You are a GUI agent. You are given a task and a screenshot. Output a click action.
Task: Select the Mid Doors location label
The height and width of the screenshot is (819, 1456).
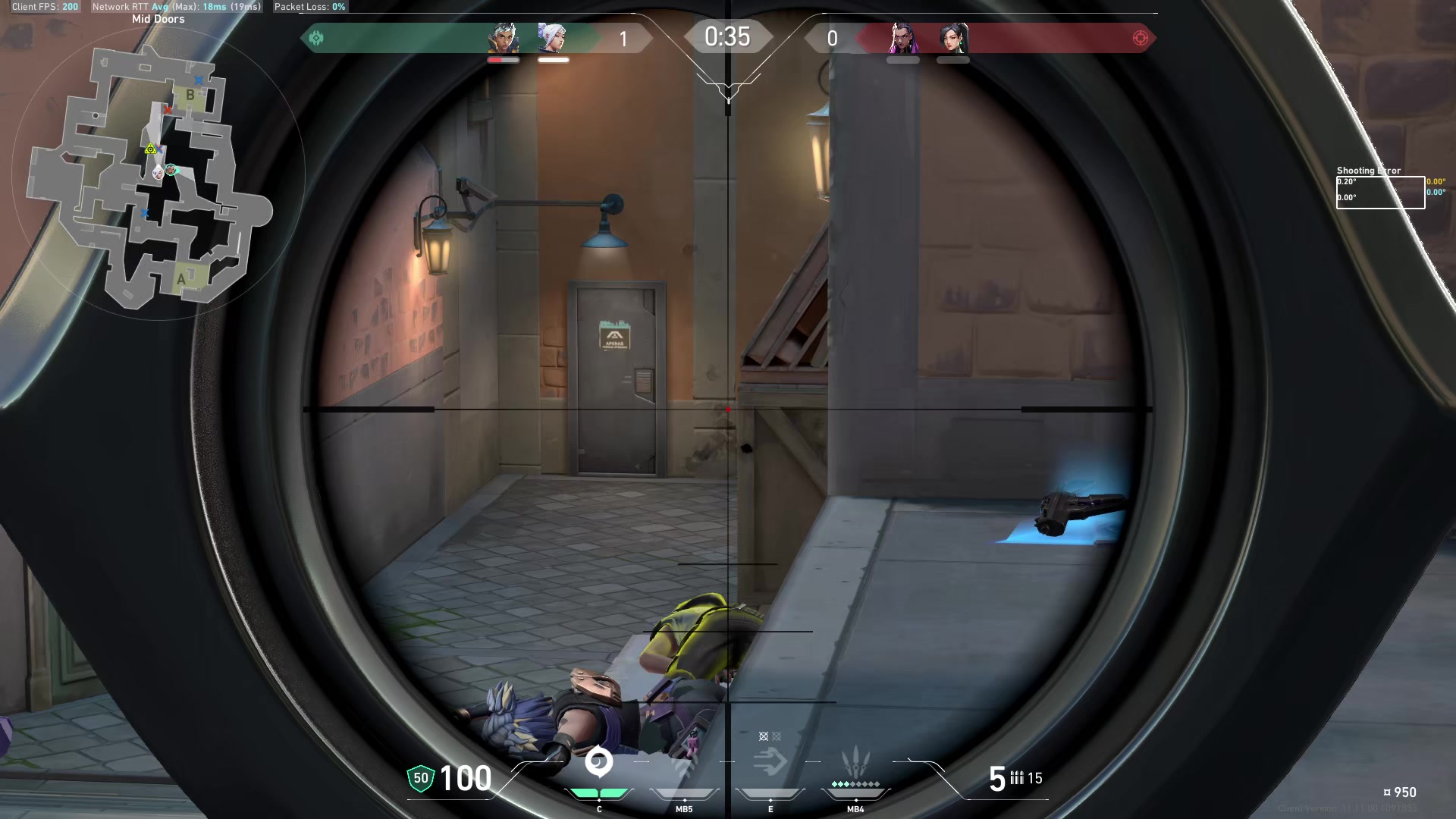tap(158, 18)
